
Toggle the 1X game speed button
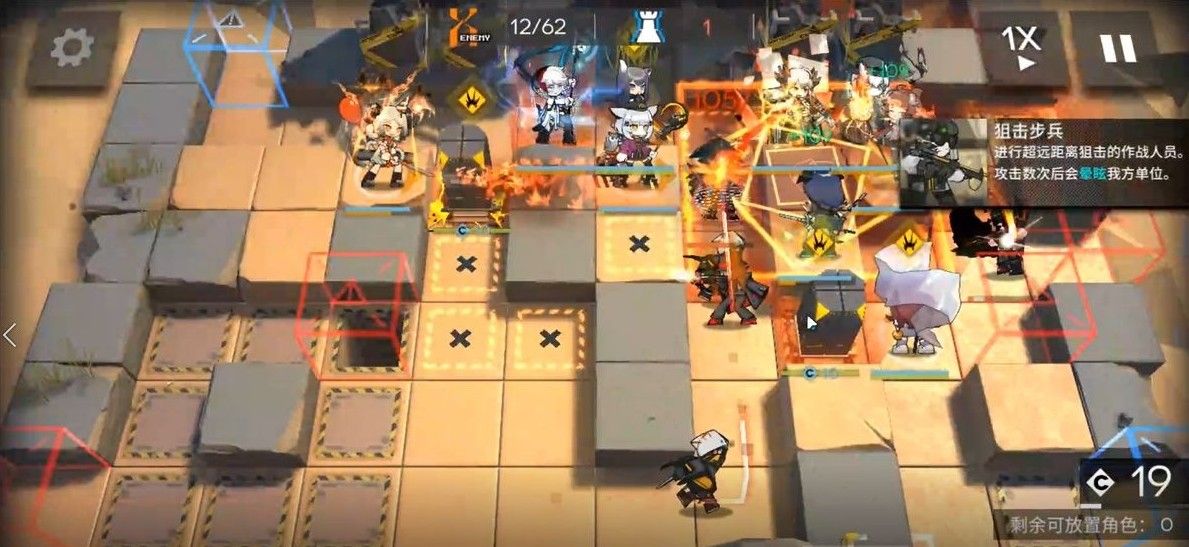[1022, 48]
